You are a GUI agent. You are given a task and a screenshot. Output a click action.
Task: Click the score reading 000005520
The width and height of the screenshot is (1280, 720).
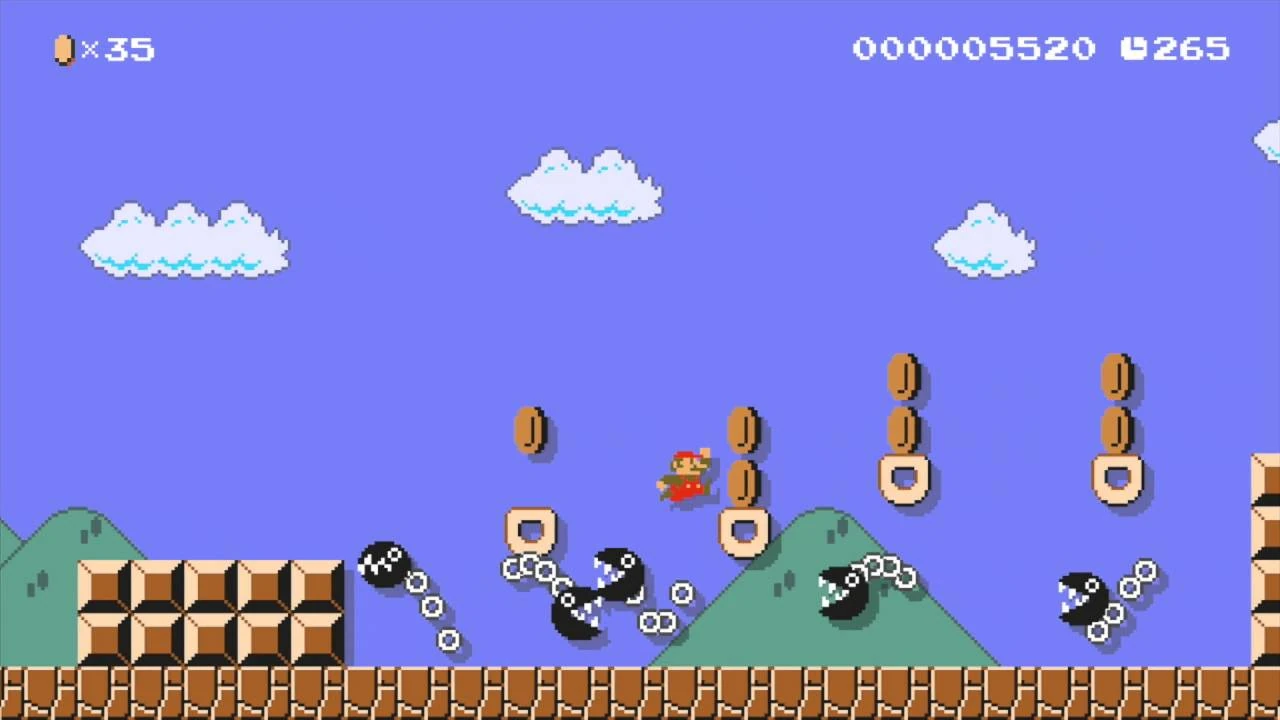(975, 48)
